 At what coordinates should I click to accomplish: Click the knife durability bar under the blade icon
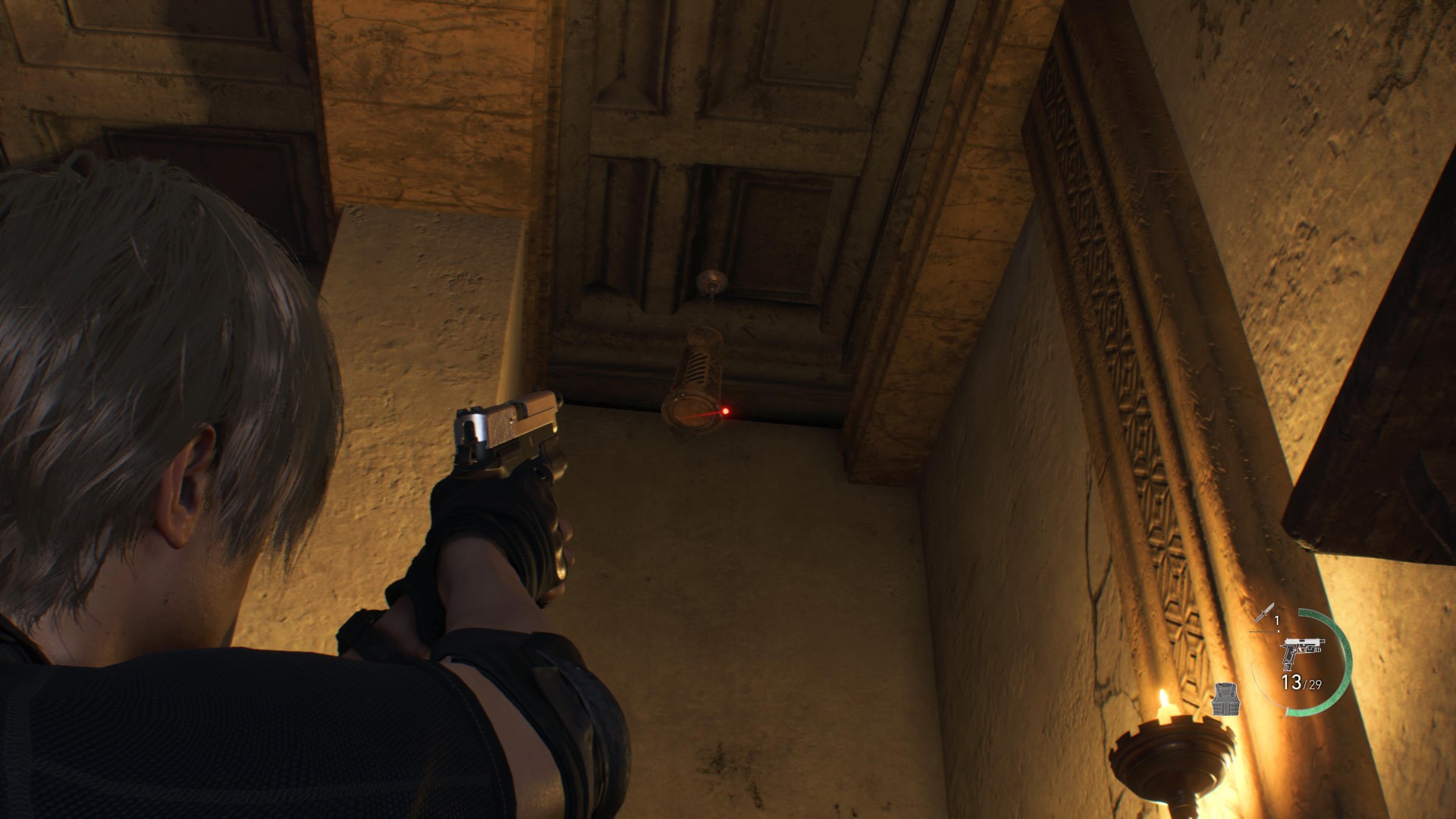click(1263, 631)
